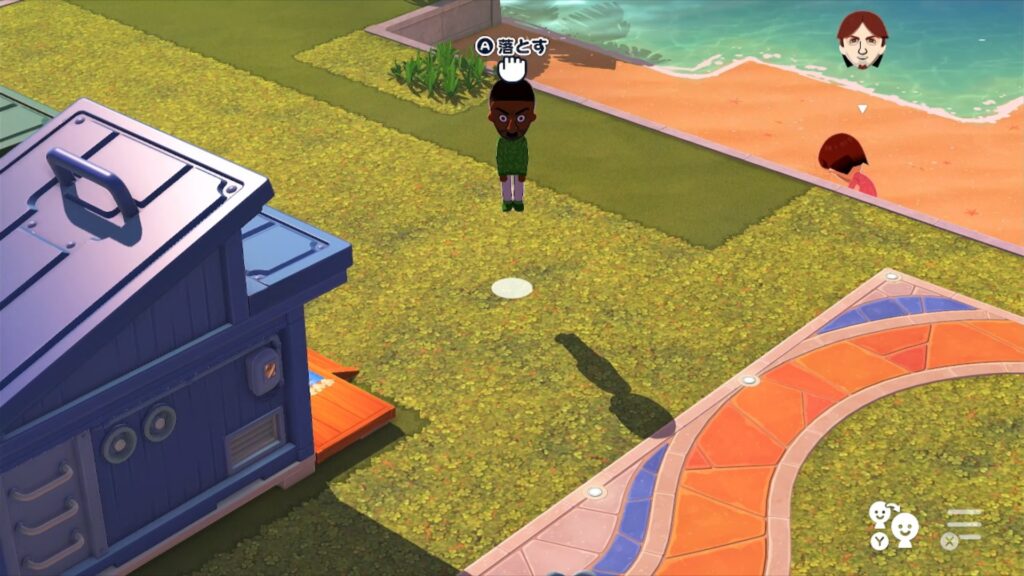Select the brown-haired Mii face marker
1024x576 pixels.
[x=862, y=41]
